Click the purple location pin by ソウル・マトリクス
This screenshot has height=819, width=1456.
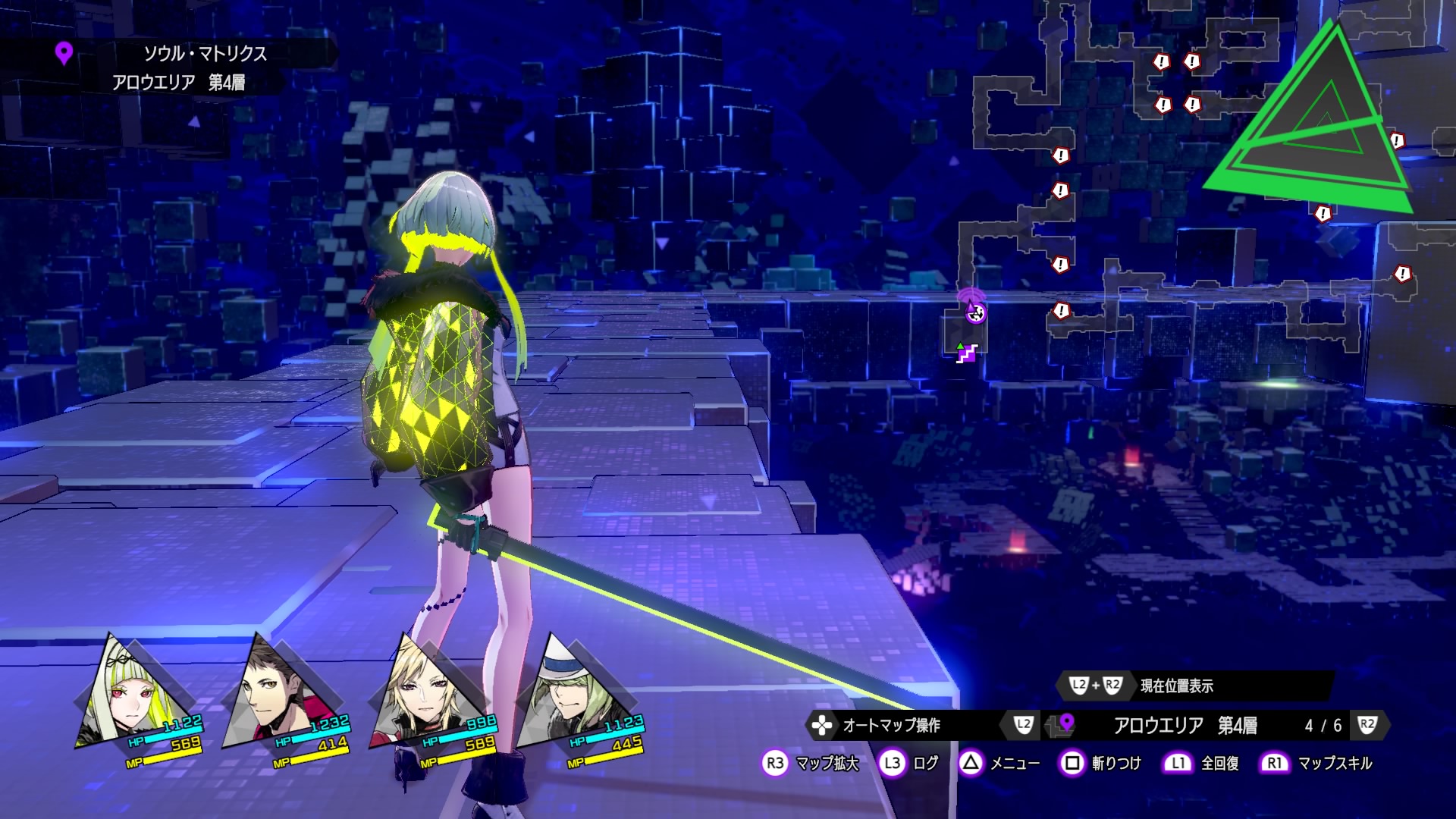[x=64, y=53]
